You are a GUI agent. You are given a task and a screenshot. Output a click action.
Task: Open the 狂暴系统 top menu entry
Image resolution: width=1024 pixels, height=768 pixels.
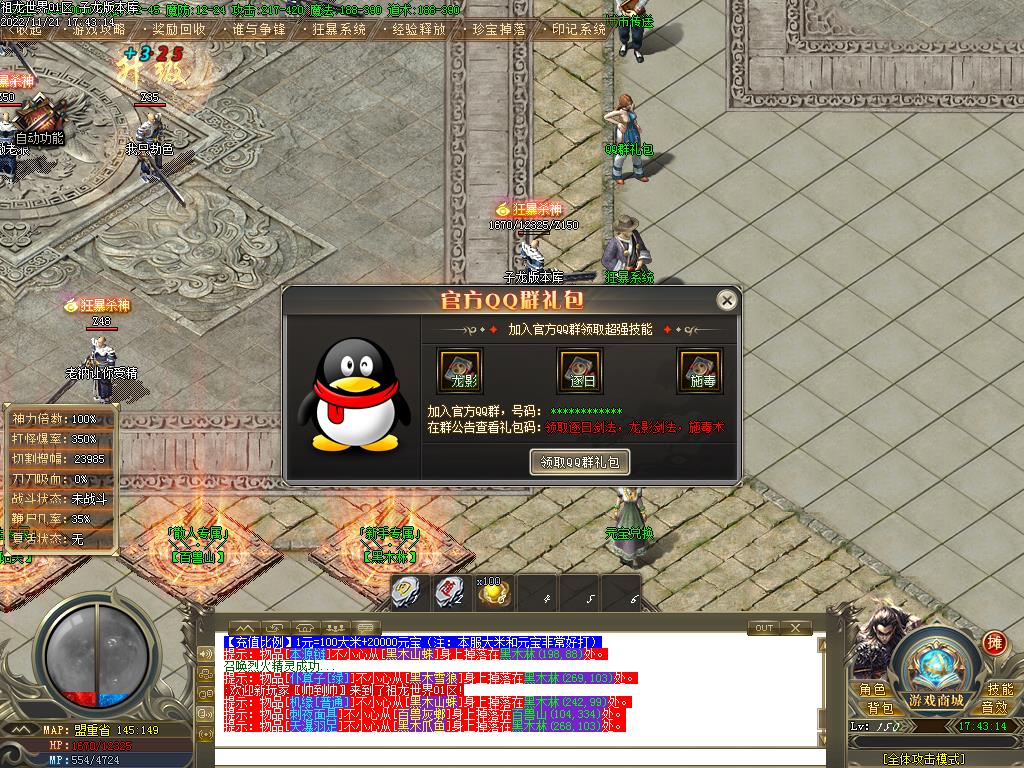click(x=339, y=29)
